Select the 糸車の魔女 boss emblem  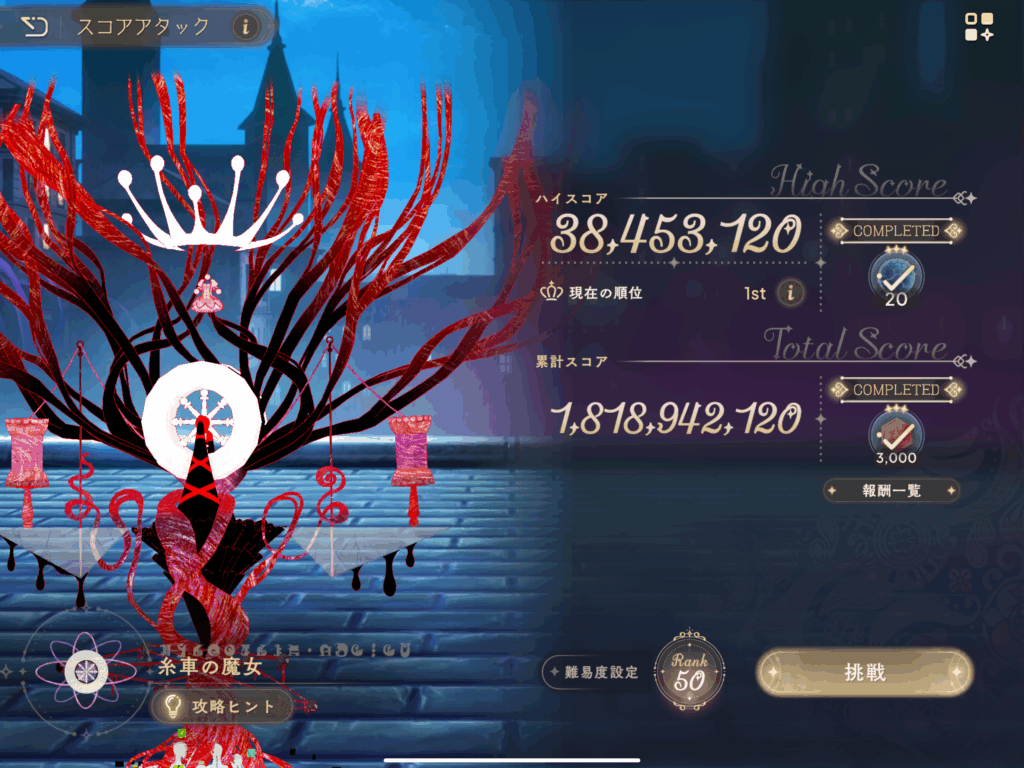81,670
